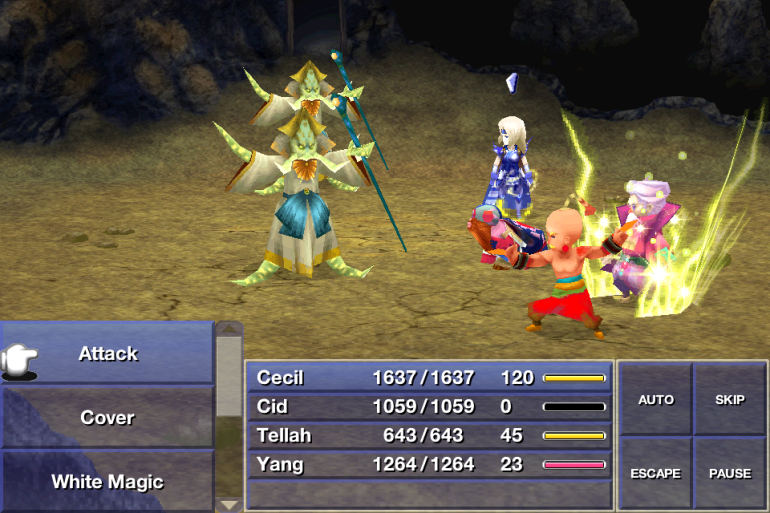770x513 pixels.
Task: Hit ESCAPE to flee battle
Action: (x=656, y=473)
